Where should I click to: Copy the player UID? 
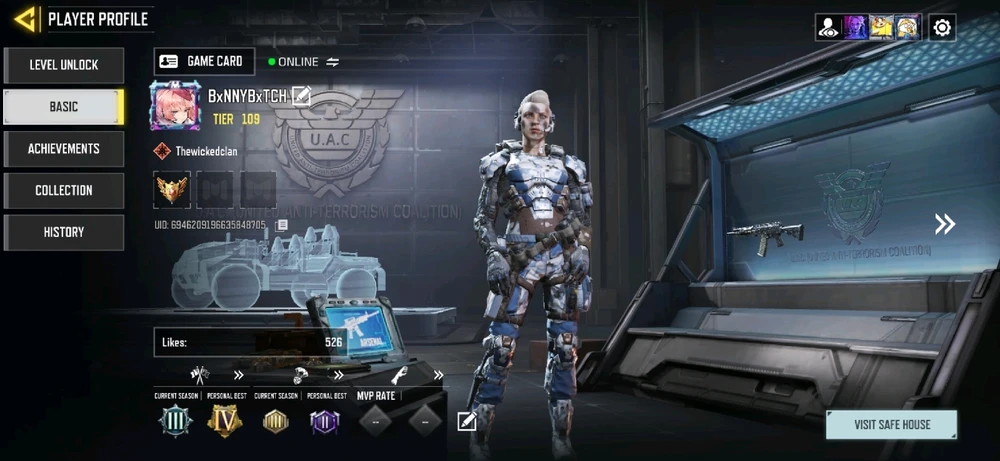tap(282, 225)
